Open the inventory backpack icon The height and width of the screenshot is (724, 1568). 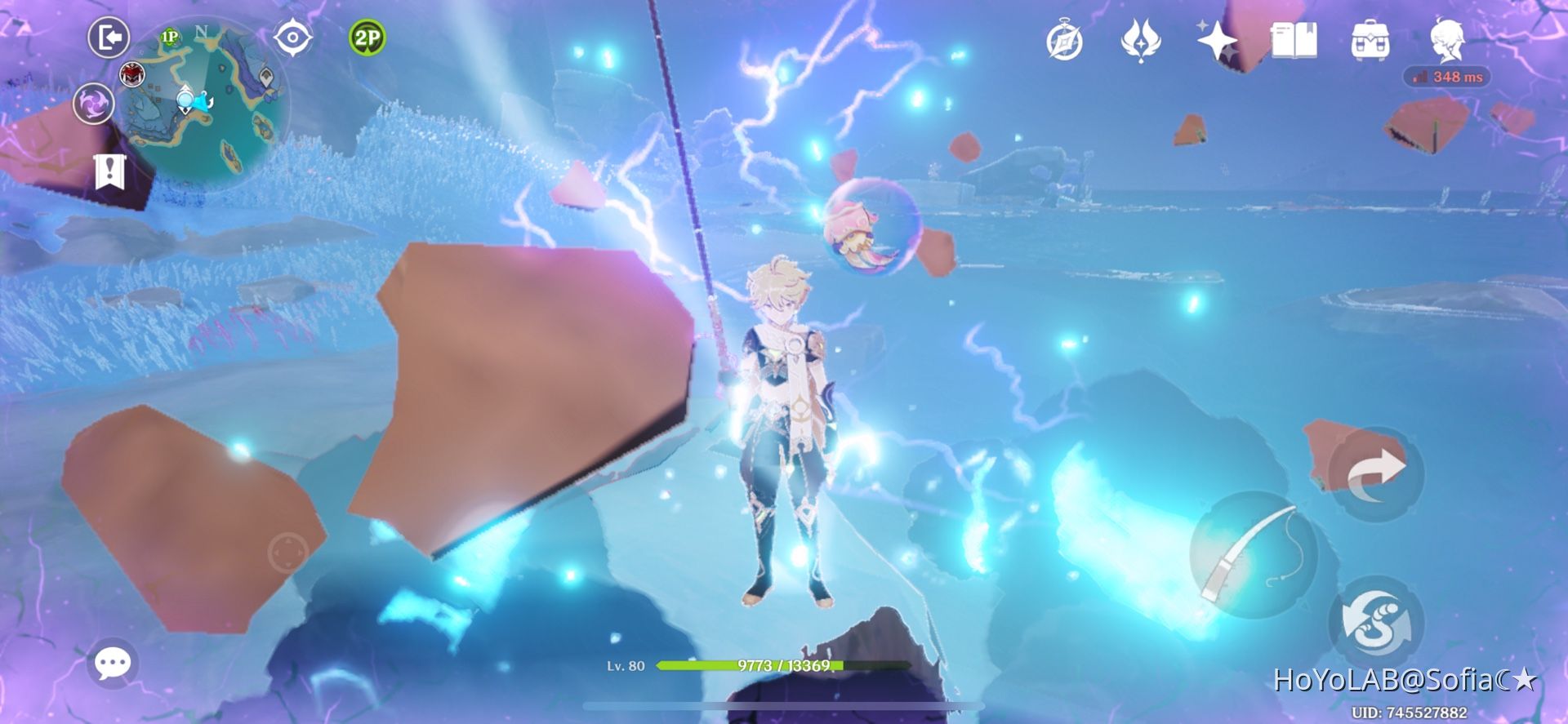(x=1372, y=41)
